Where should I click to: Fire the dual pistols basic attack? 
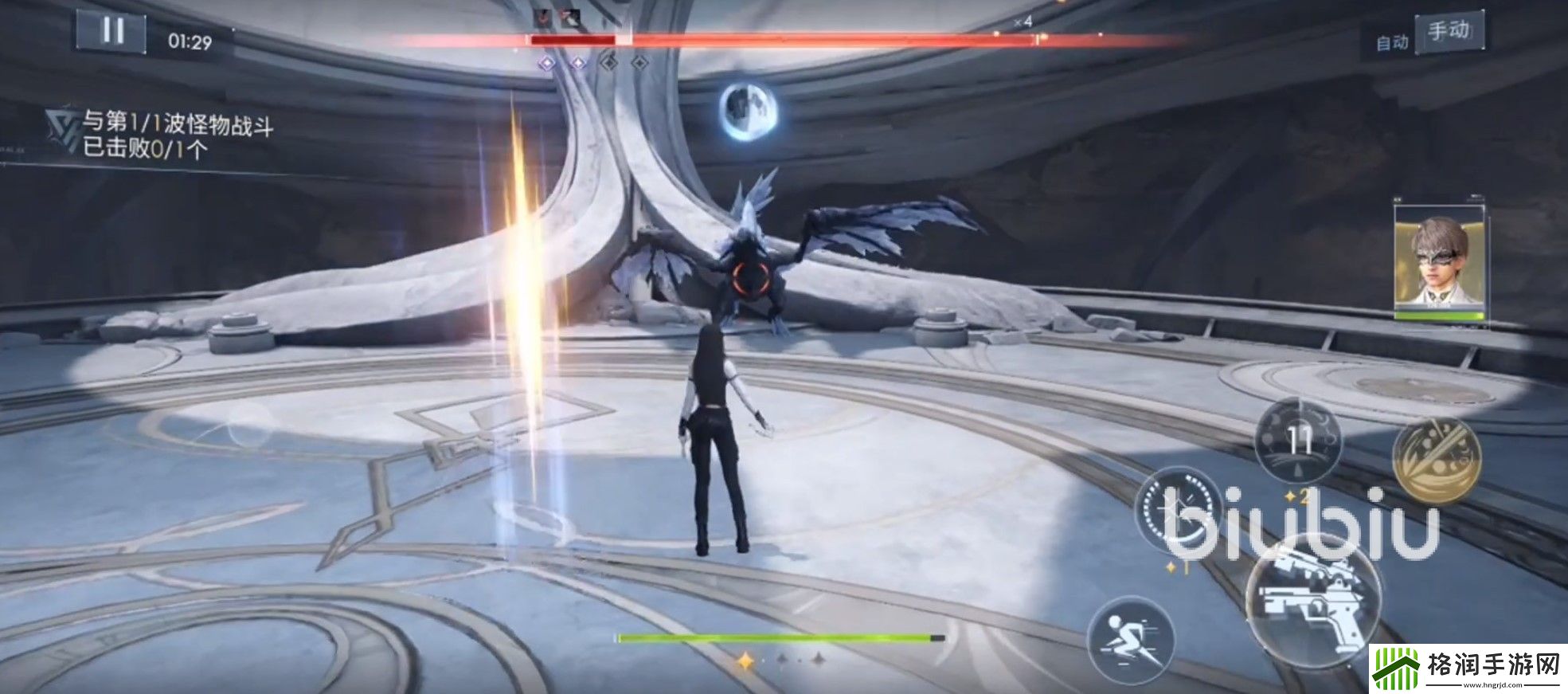tap(1312, 598)
